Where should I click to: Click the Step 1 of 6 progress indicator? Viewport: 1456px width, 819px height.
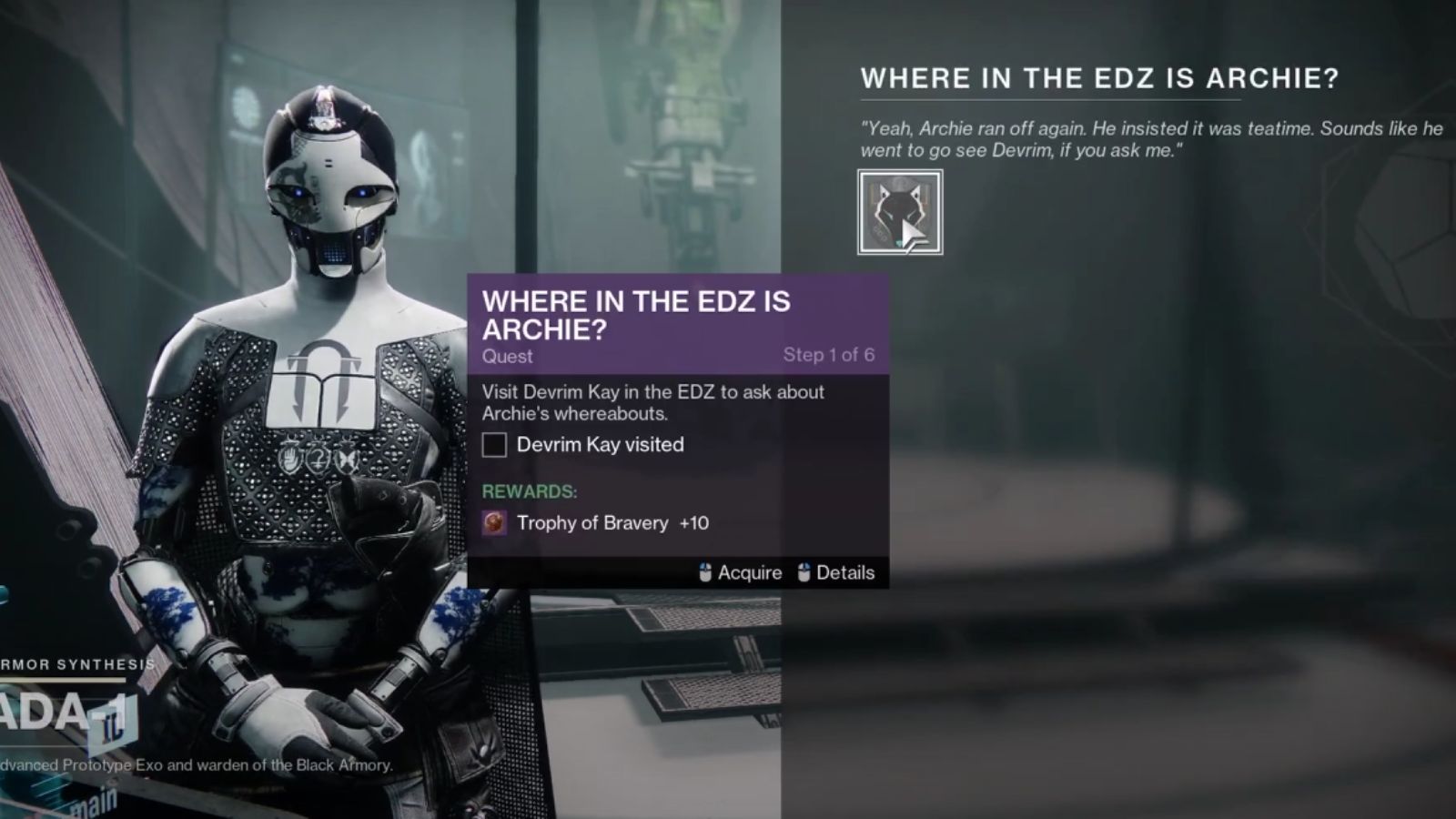[x=831, y=357]
